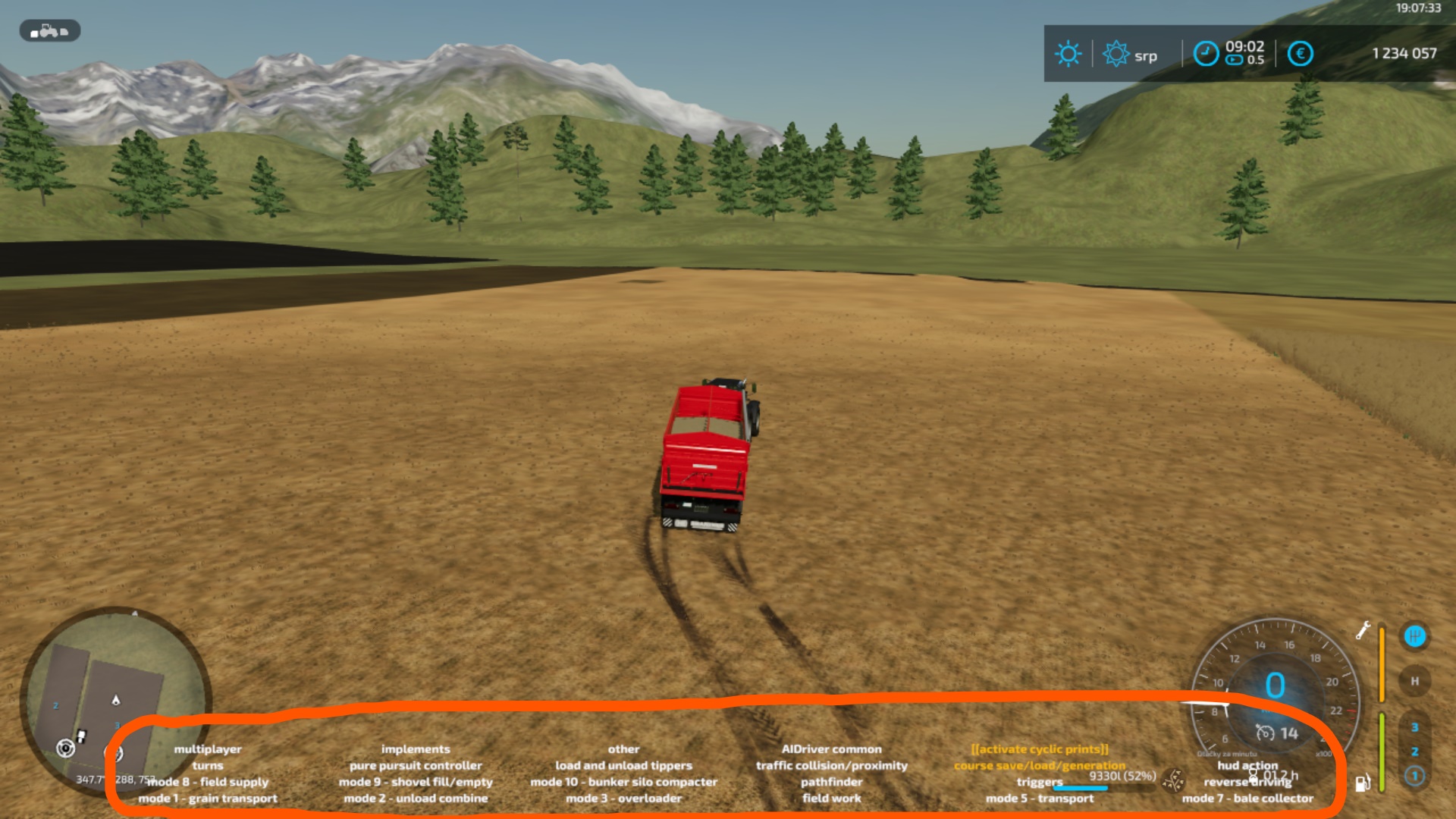Image resolution: width=1456 pixels, height=819 pixels.
Task: Toggle mode 3 - overloader channel
Action: point(623,799)
